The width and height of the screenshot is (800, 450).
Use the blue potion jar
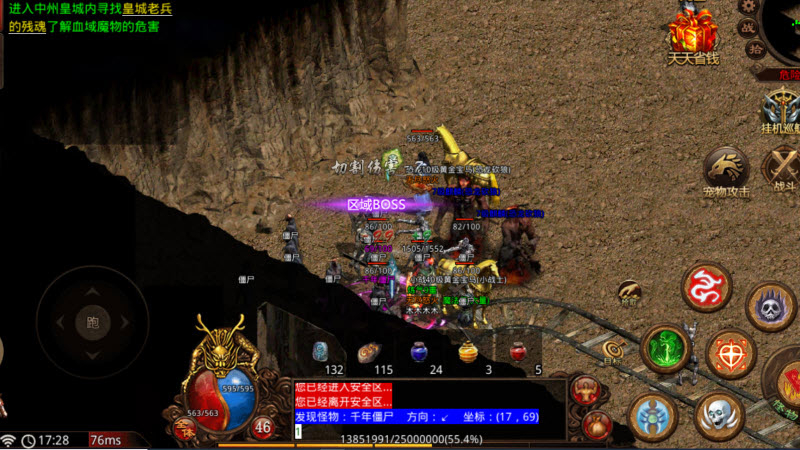point(419,352)
